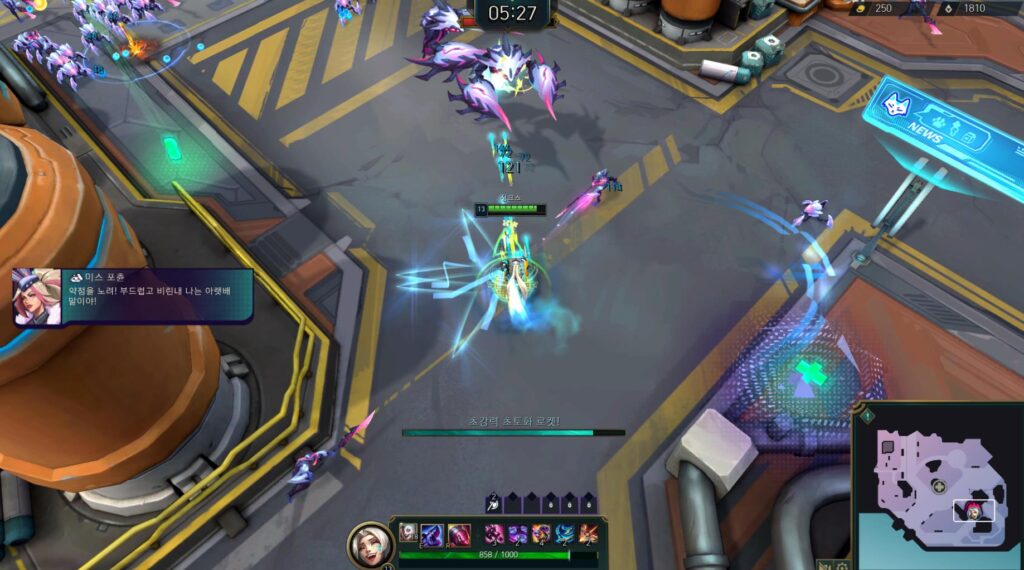
Task: Click the item slot holding the axe
Action: 493,503
